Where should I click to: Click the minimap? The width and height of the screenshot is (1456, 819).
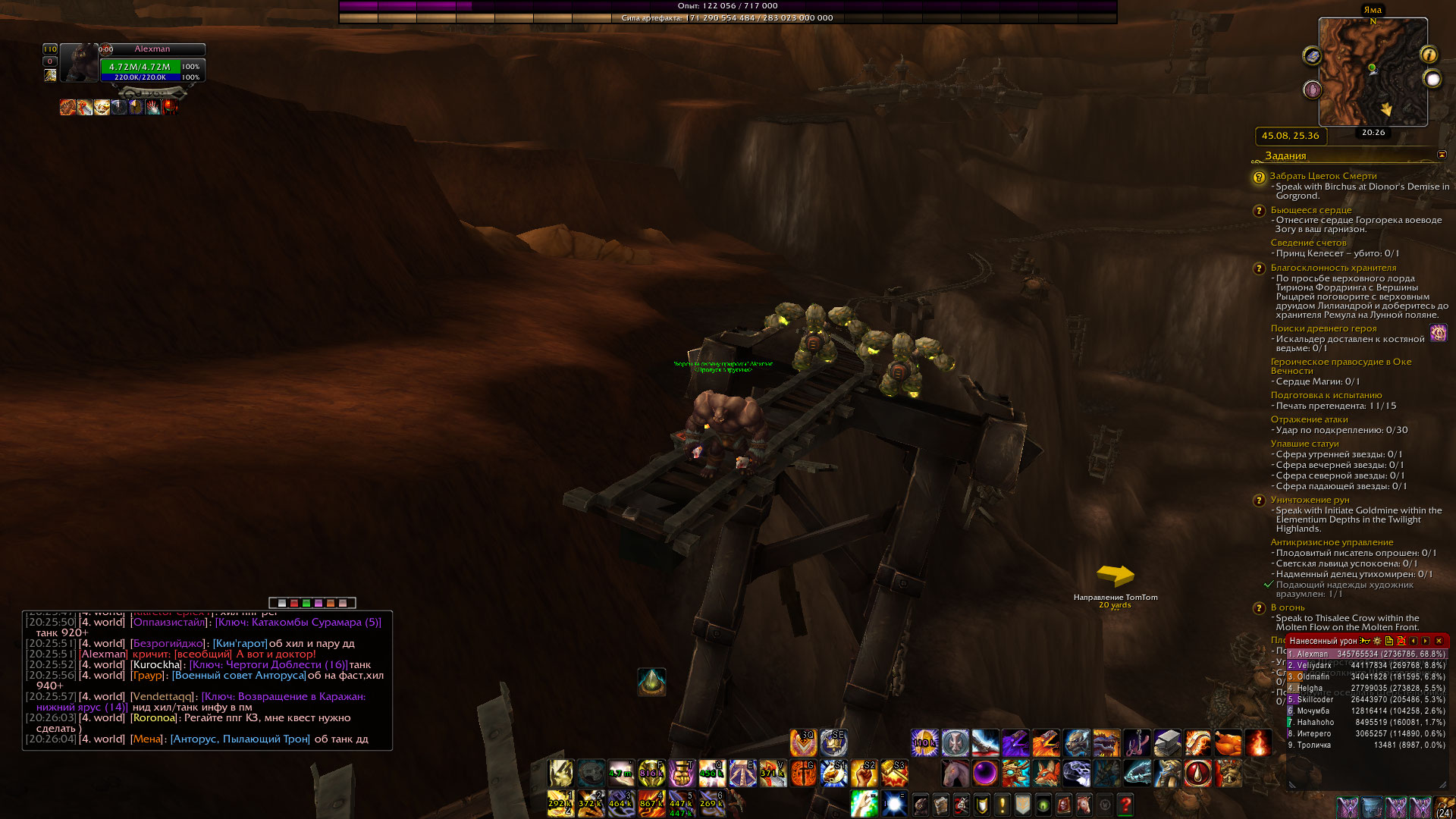point(1373,72)
